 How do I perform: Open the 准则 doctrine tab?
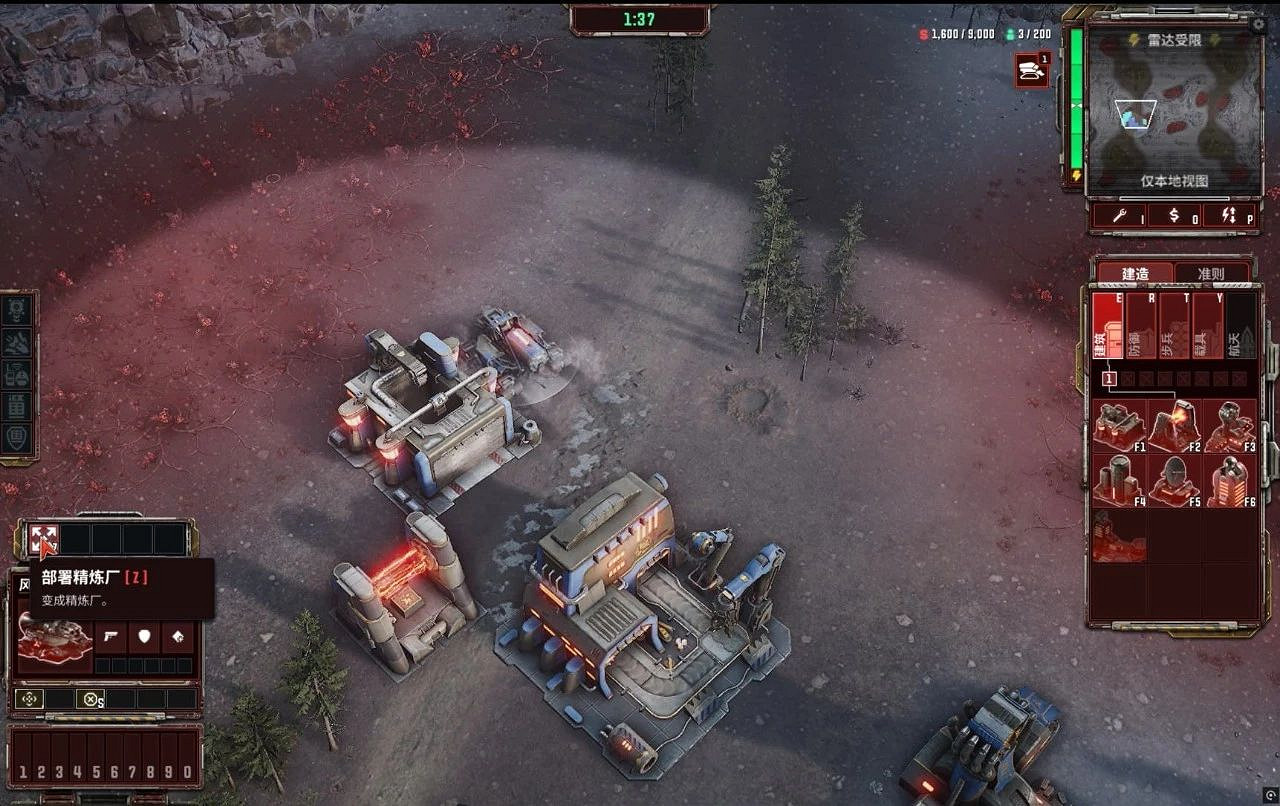click(1211, 273)
